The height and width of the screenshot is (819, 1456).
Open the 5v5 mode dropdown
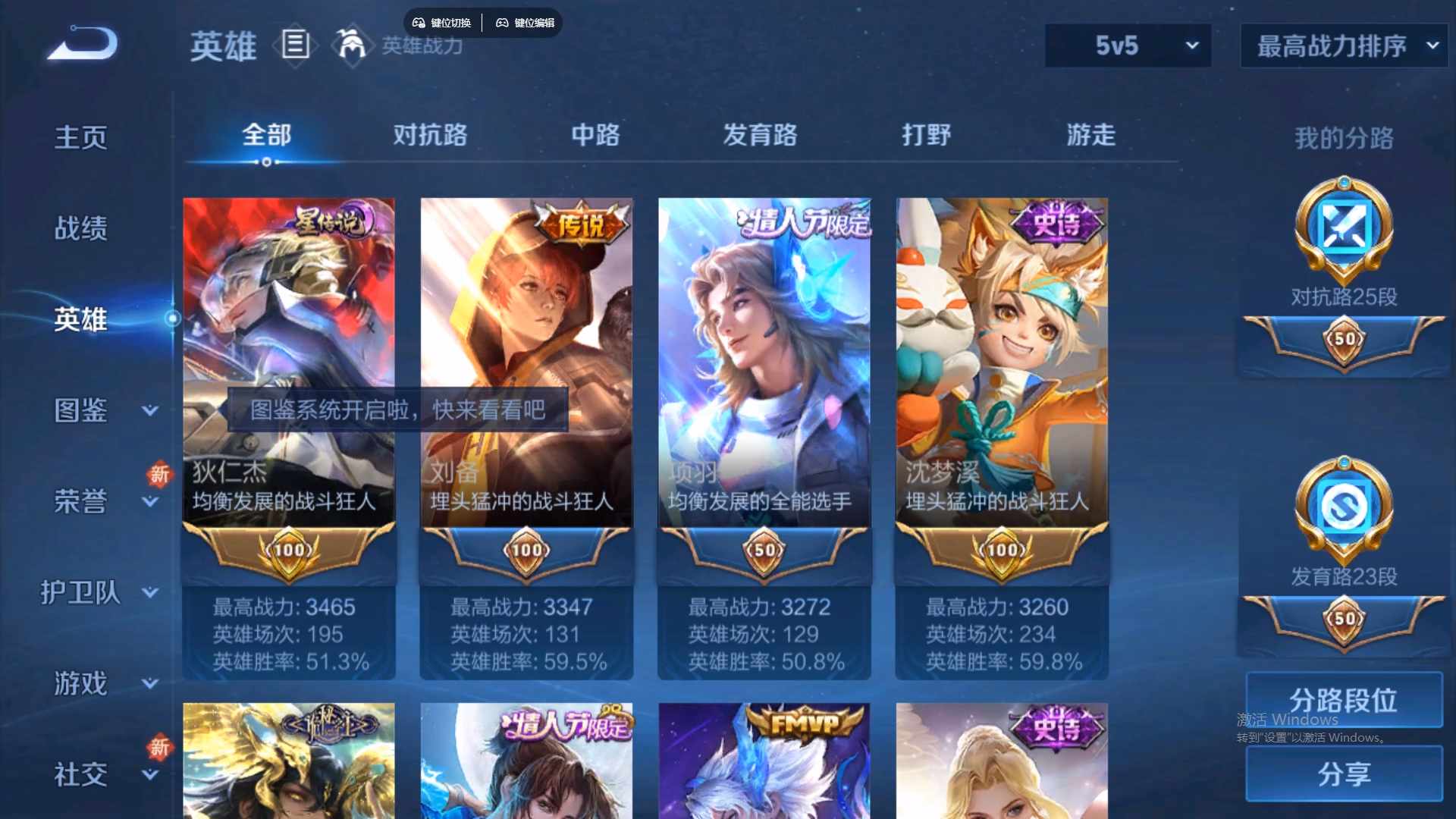(1127, 45)
